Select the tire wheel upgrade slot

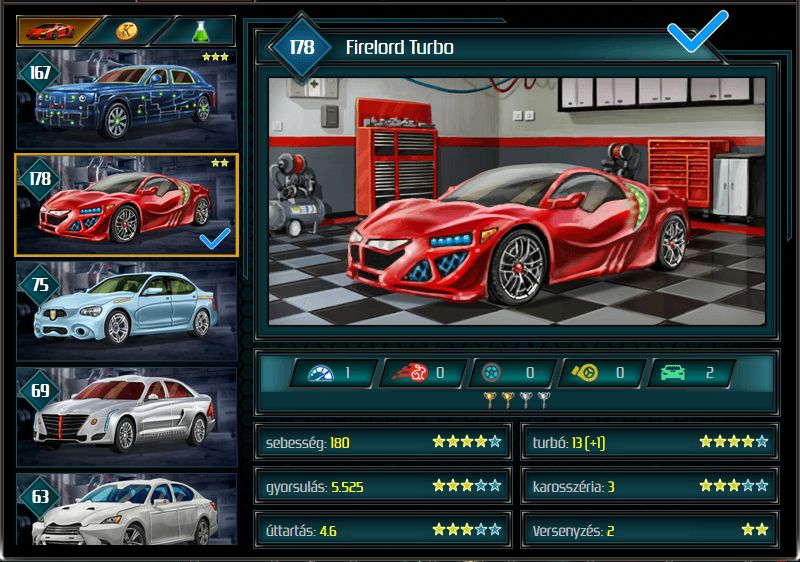pos(510,374)
